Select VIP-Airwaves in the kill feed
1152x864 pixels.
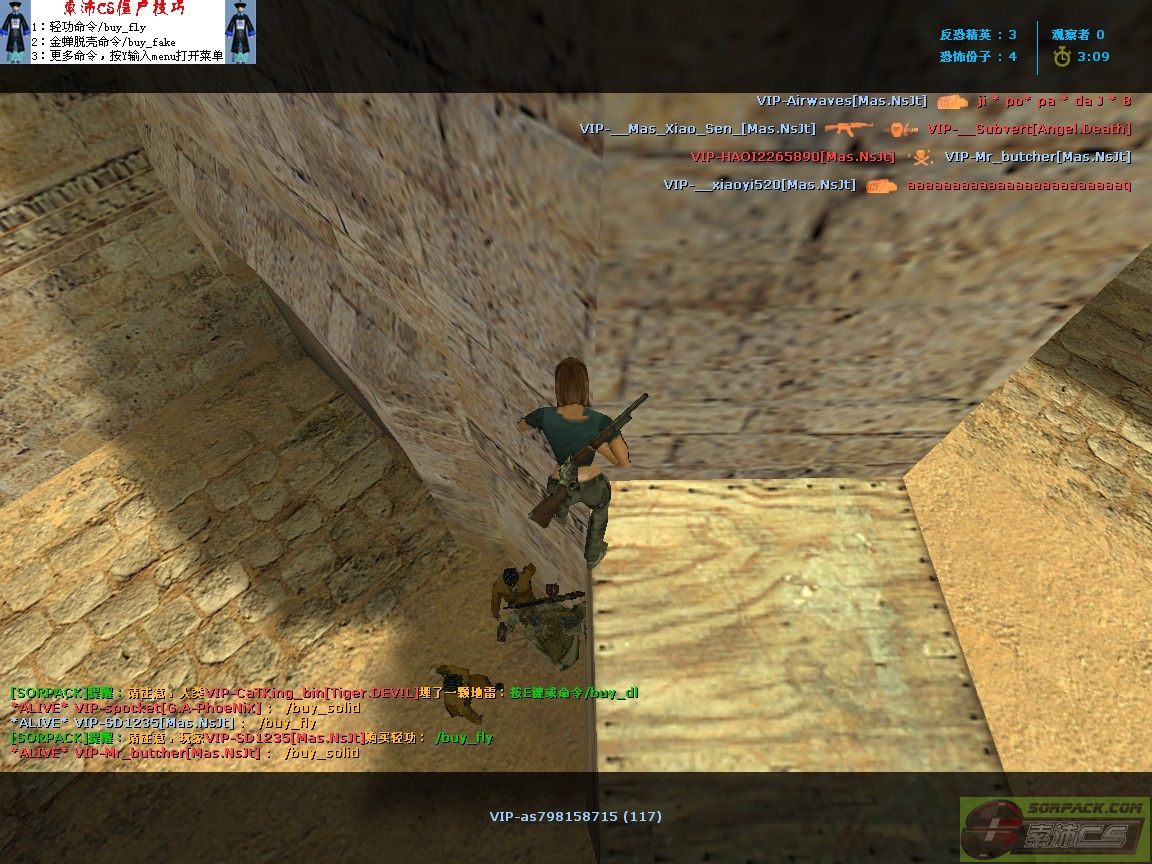pyautogui.click(x=841, y=101)
